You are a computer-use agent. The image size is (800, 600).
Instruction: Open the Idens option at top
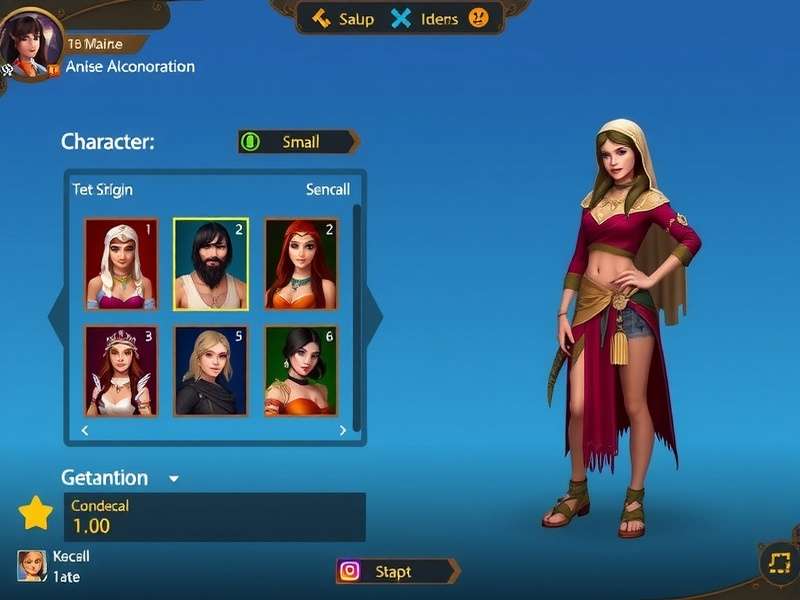(x=426, y=19)
